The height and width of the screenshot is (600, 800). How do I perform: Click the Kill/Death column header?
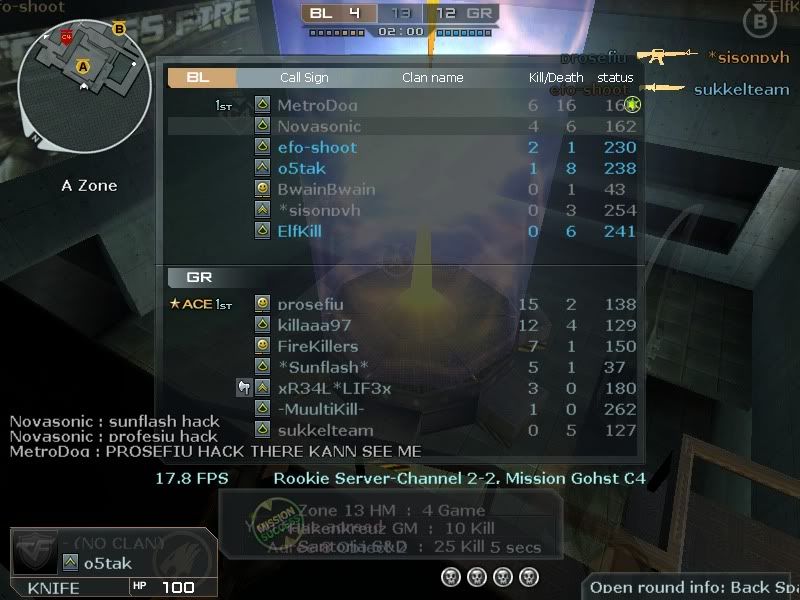[556, 77]
